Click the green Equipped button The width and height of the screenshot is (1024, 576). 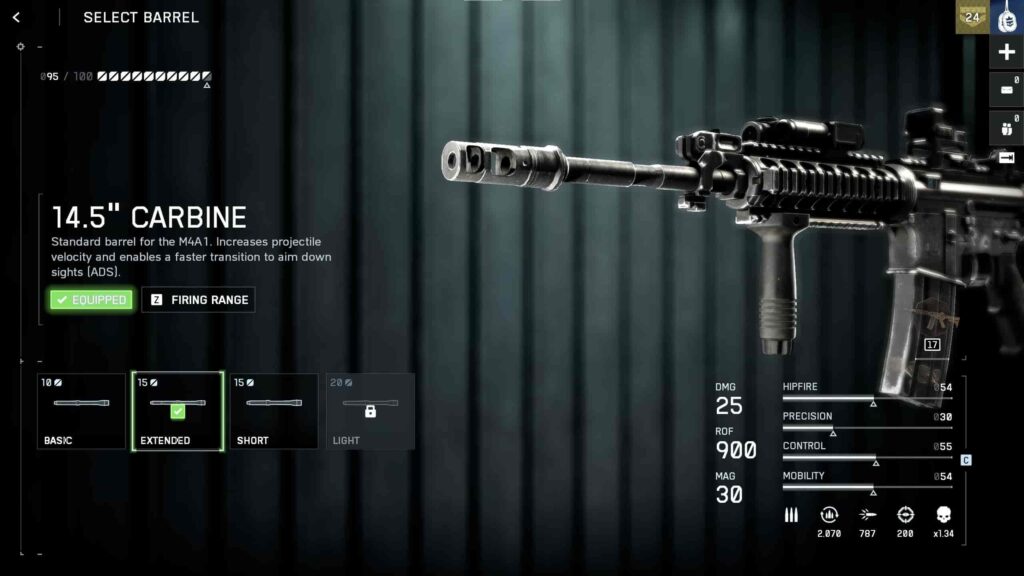(x=91, y=300)
